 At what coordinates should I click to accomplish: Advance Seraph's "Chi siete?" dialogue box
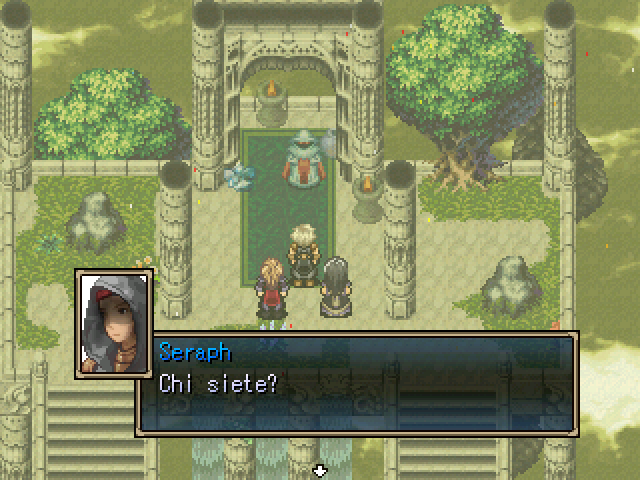tap(356, 383)
